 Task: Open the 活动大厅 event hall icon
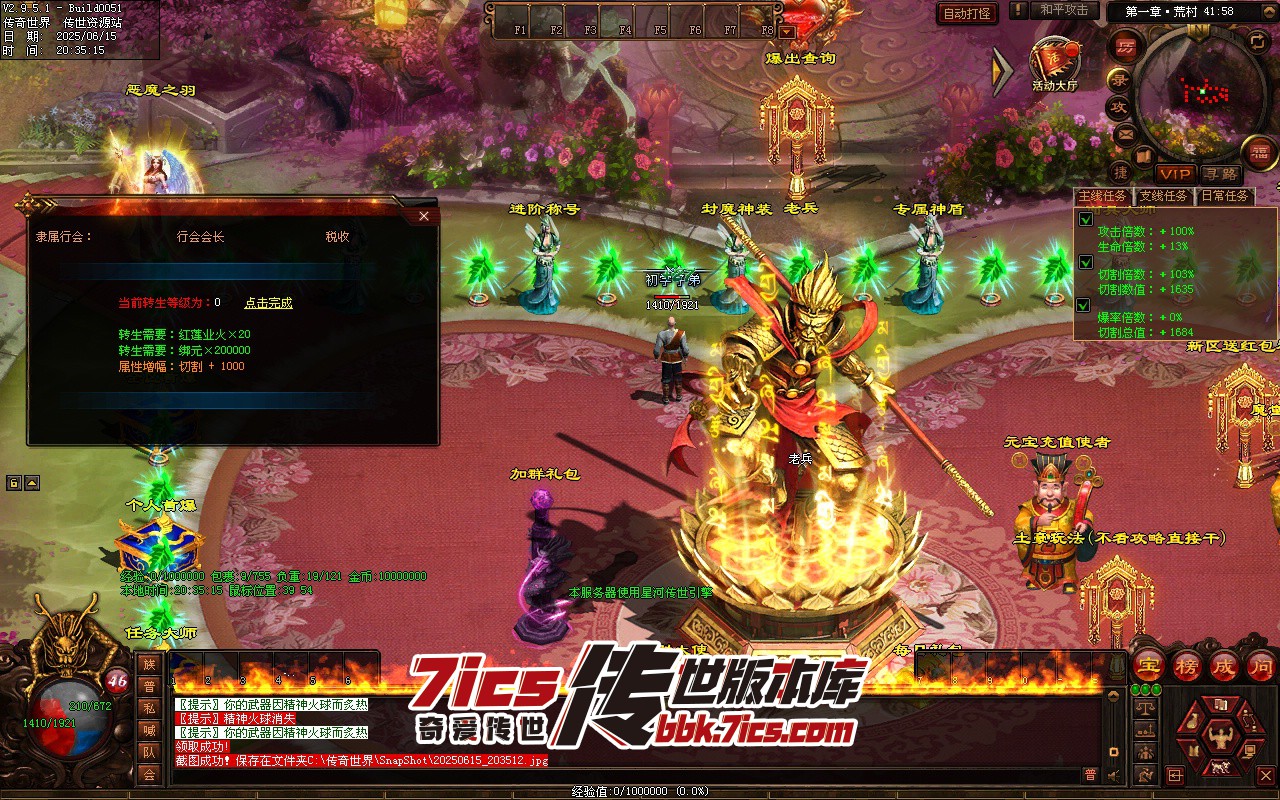(1054, 62)
